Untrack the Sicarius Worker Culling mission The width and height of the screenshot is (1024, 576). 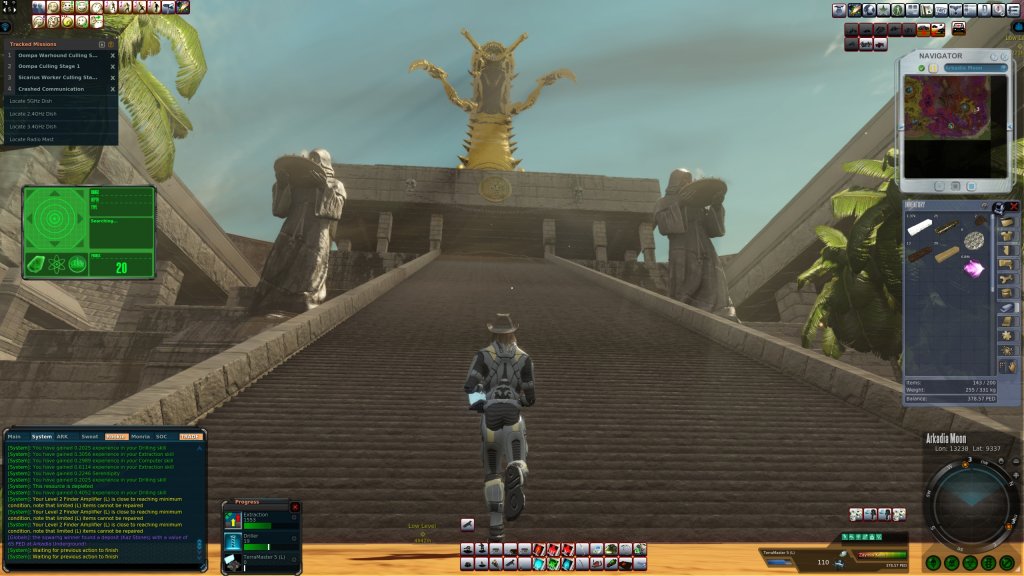pos(112,77)
